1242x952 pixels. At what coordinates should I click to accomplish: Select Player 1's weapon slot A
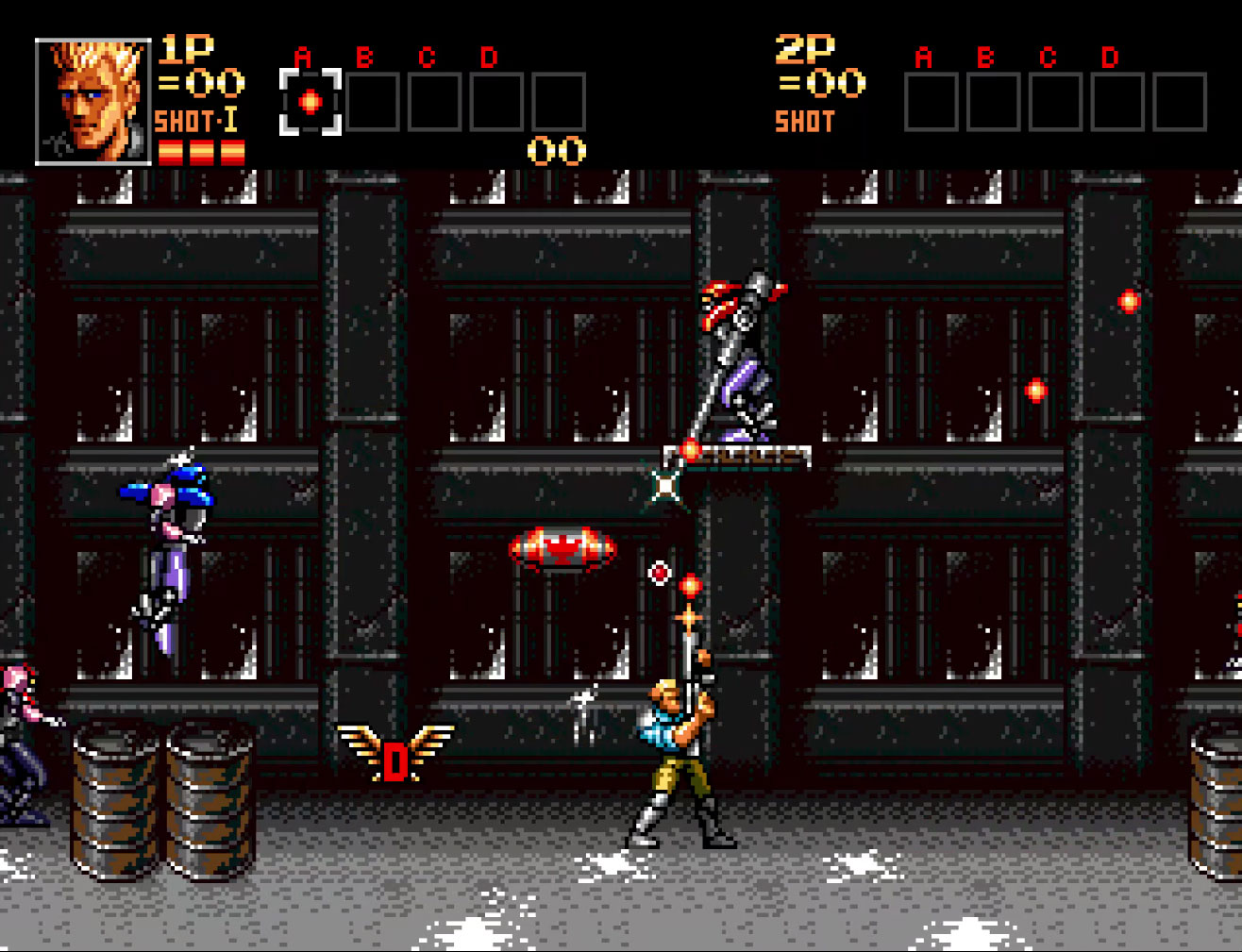[x=310, y=102]
